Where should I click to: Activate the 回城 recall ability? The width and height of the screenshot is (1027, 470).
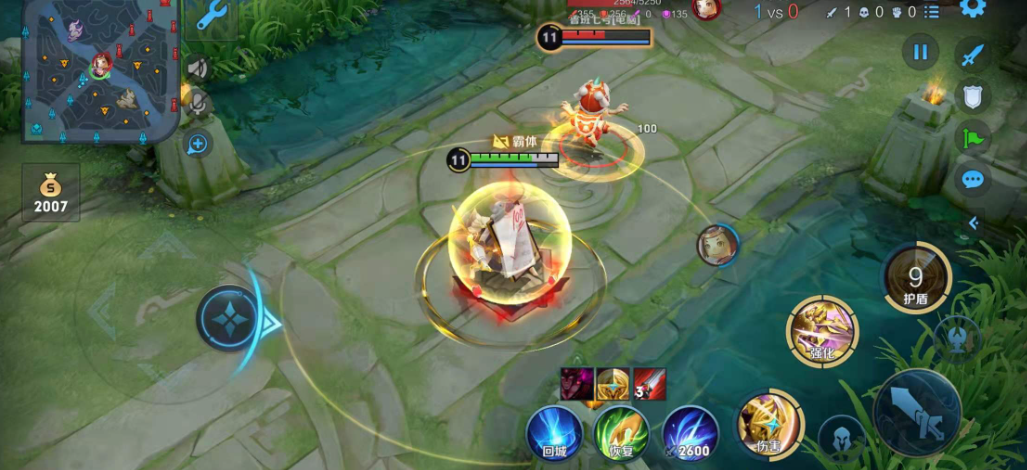pyautogui.click(x=555, y=434)
